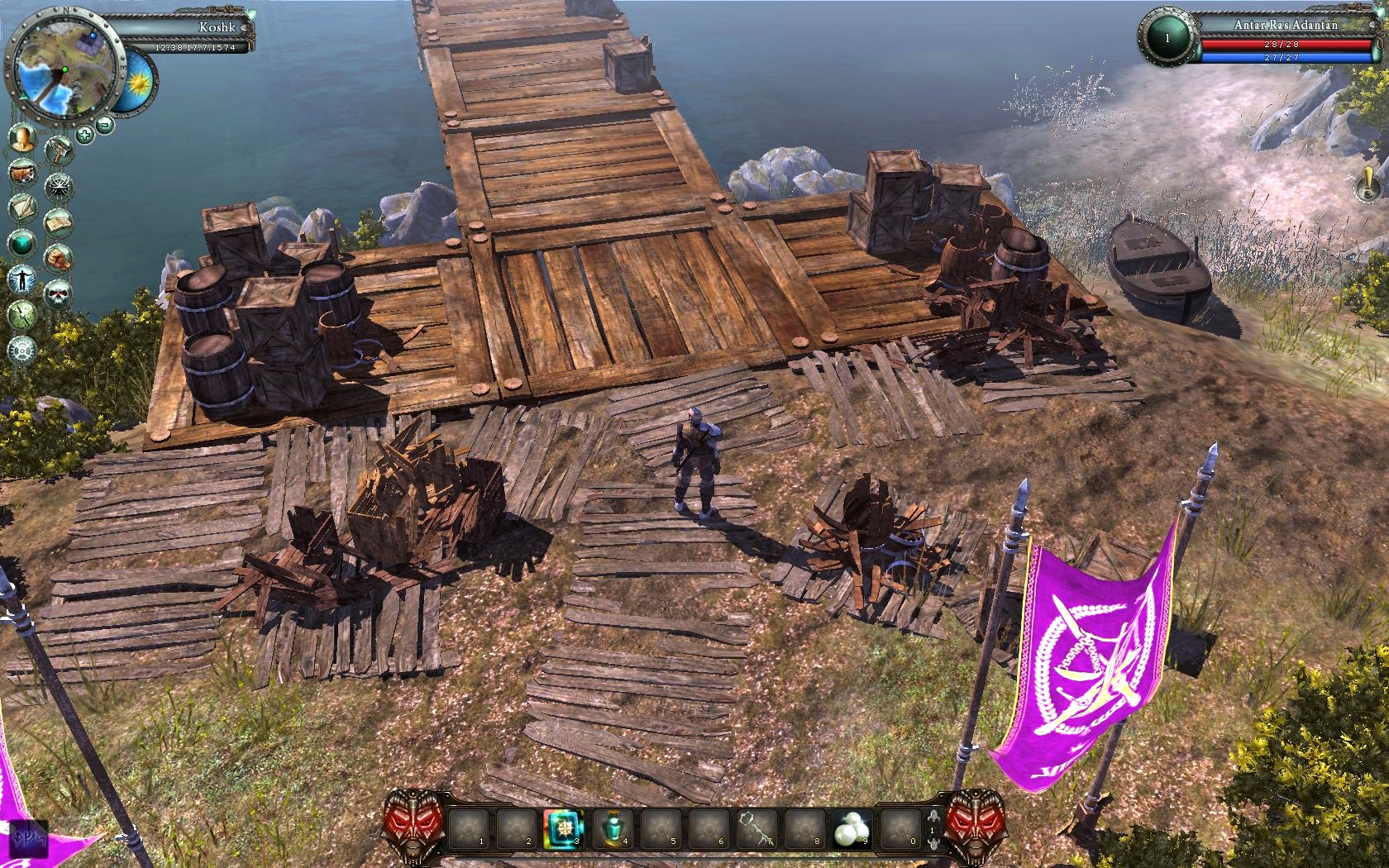
Task: Select the key item in hotbar slot 7
Action: point(757,827)
